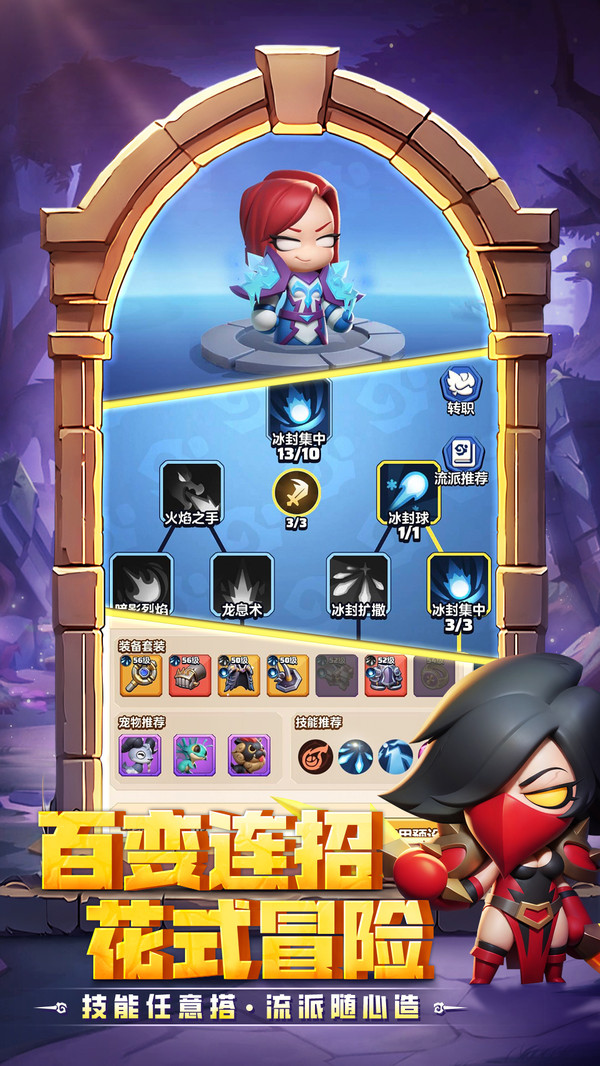This screenshot has width=600, height=1066.
Task: Choose the 龙息术 skill node
Action: pos(242,578)
